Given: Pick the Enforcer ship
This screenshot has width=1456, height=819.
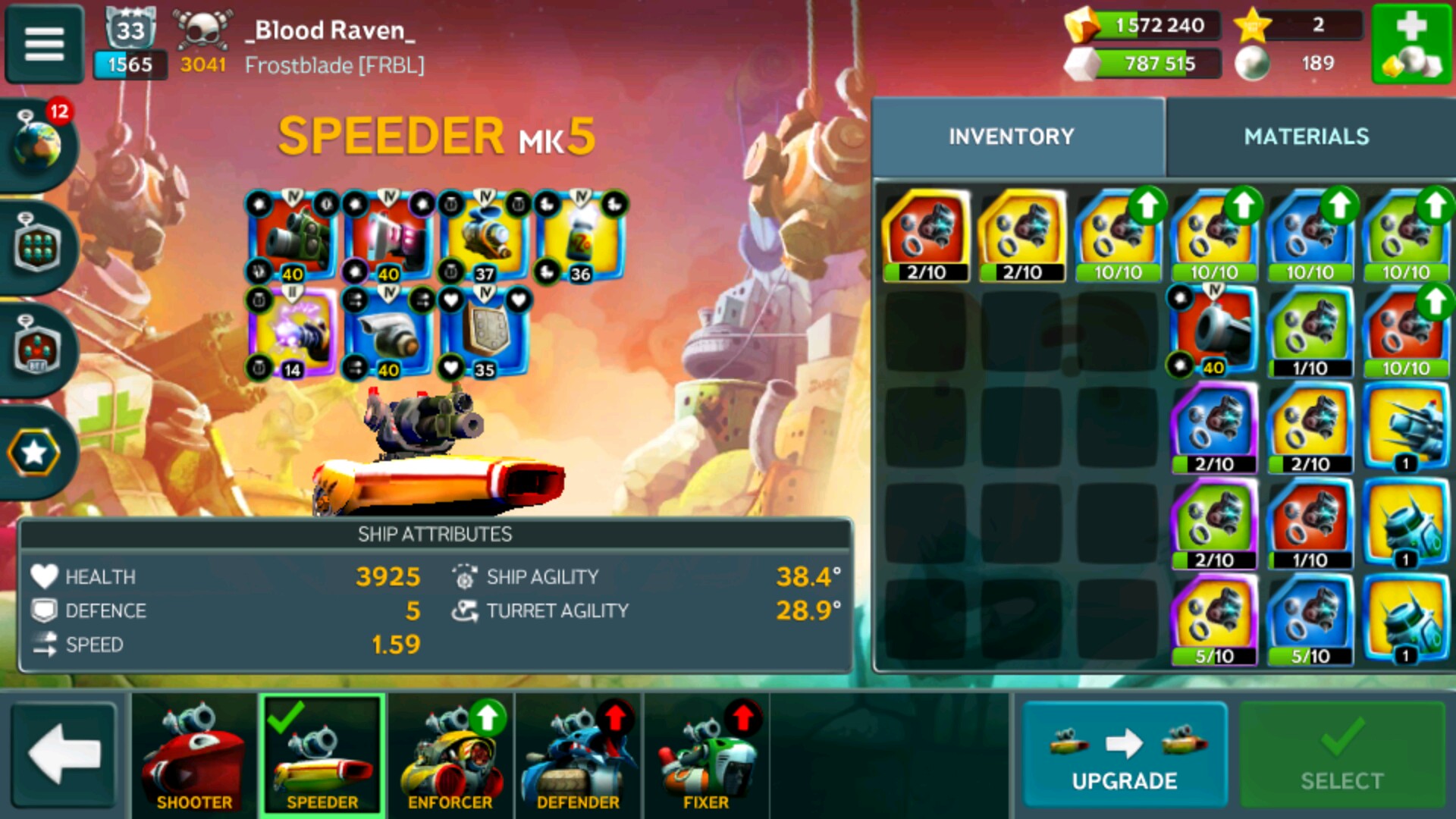Looking at the screenshot, I should [x=450, y=755].
